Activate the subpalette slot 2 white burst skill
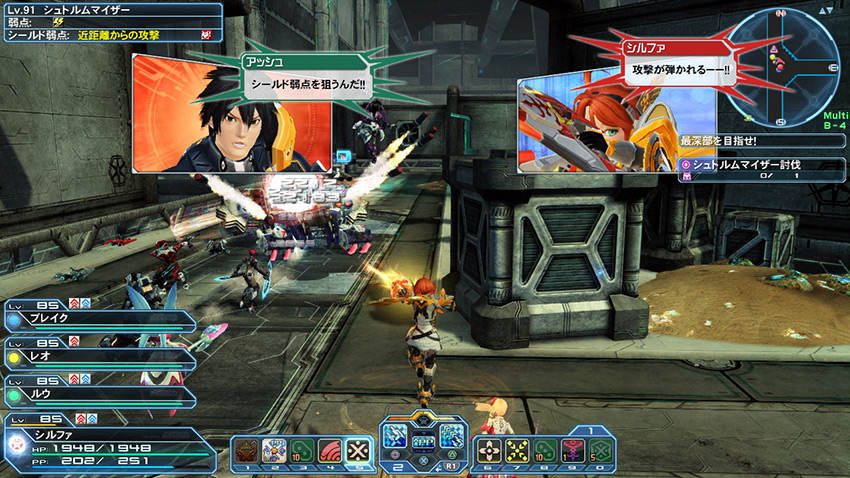 coord(274,451)
